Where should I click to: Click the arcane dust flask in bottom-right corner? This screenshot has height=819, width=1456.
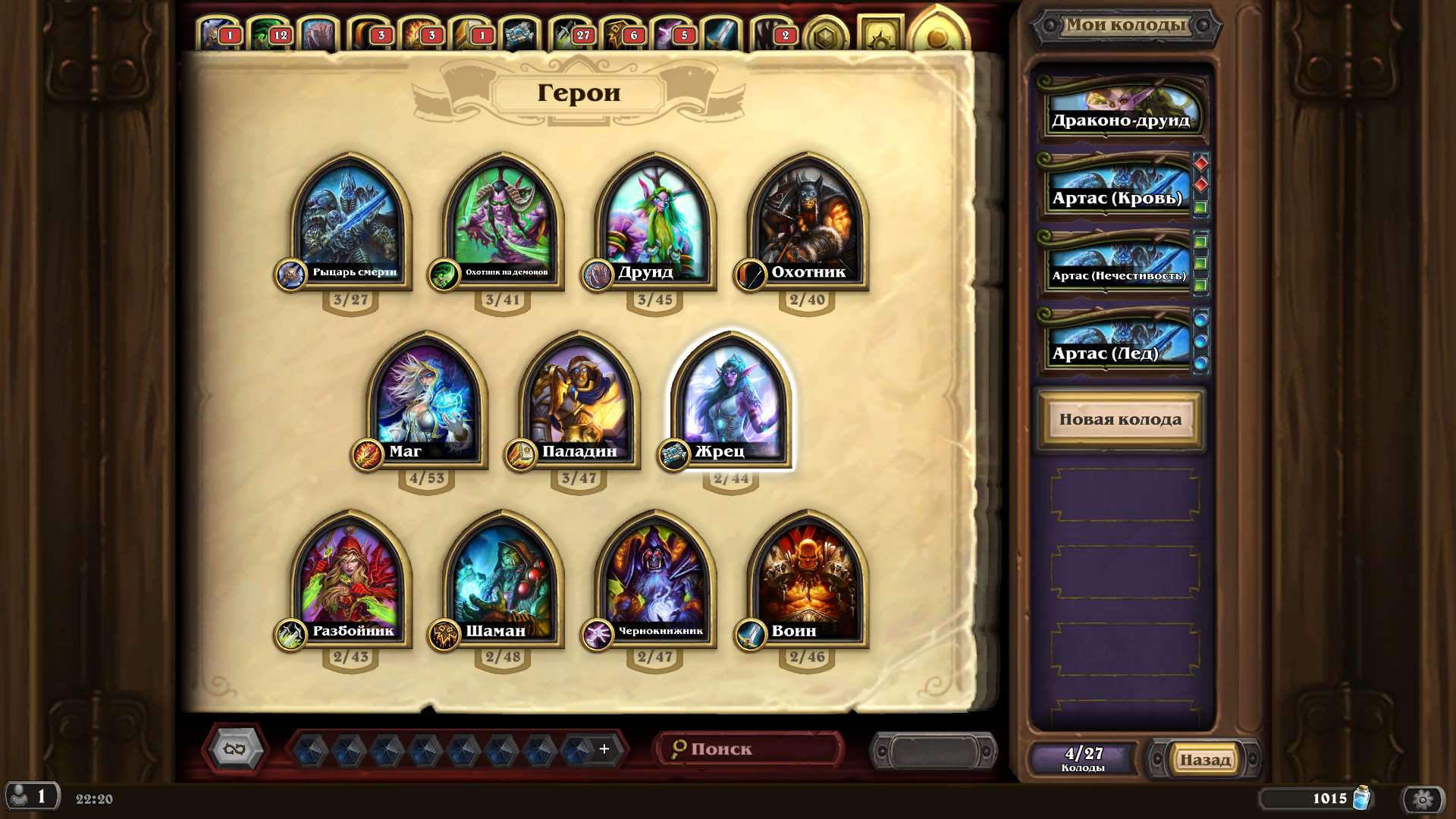[1360, 799]
